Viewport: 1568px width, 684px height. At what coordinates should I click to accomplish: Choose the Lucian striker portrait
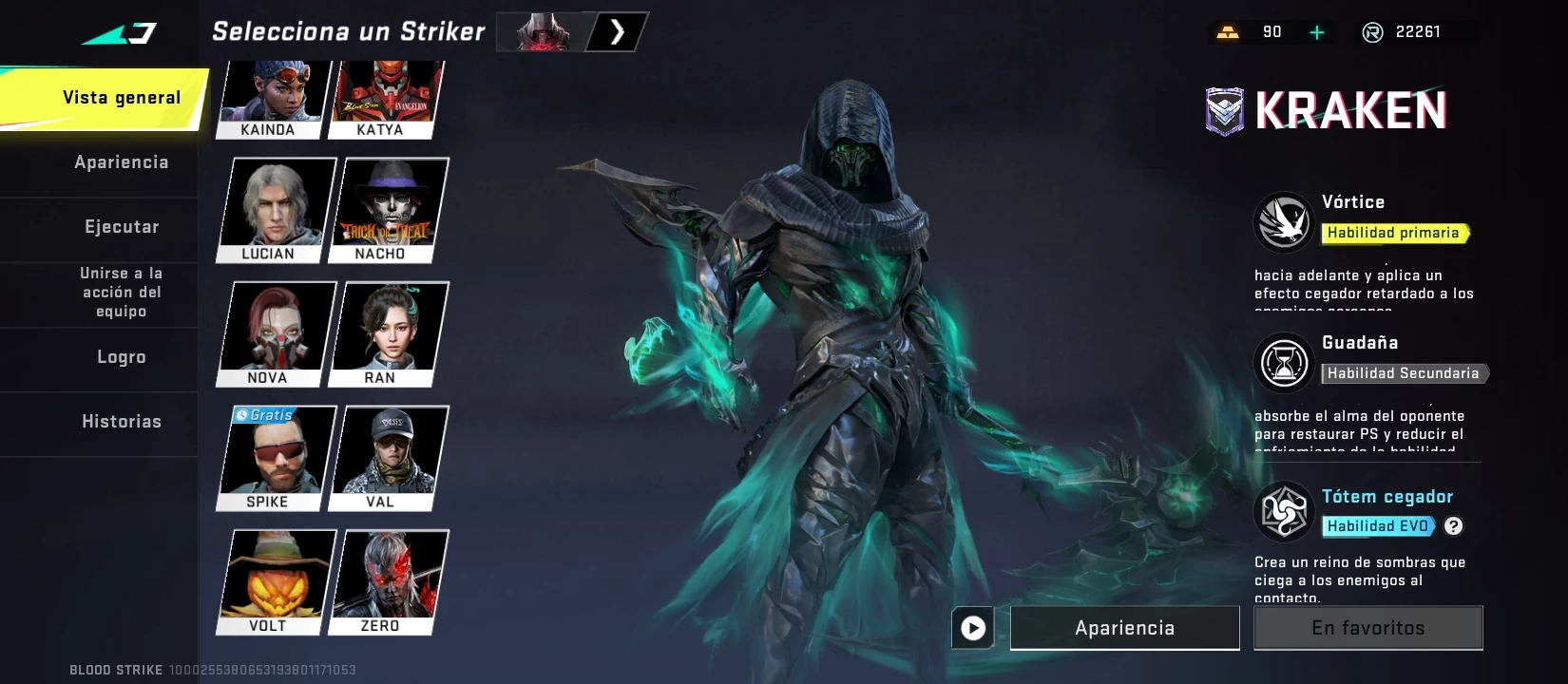click(x=277, y=209)
